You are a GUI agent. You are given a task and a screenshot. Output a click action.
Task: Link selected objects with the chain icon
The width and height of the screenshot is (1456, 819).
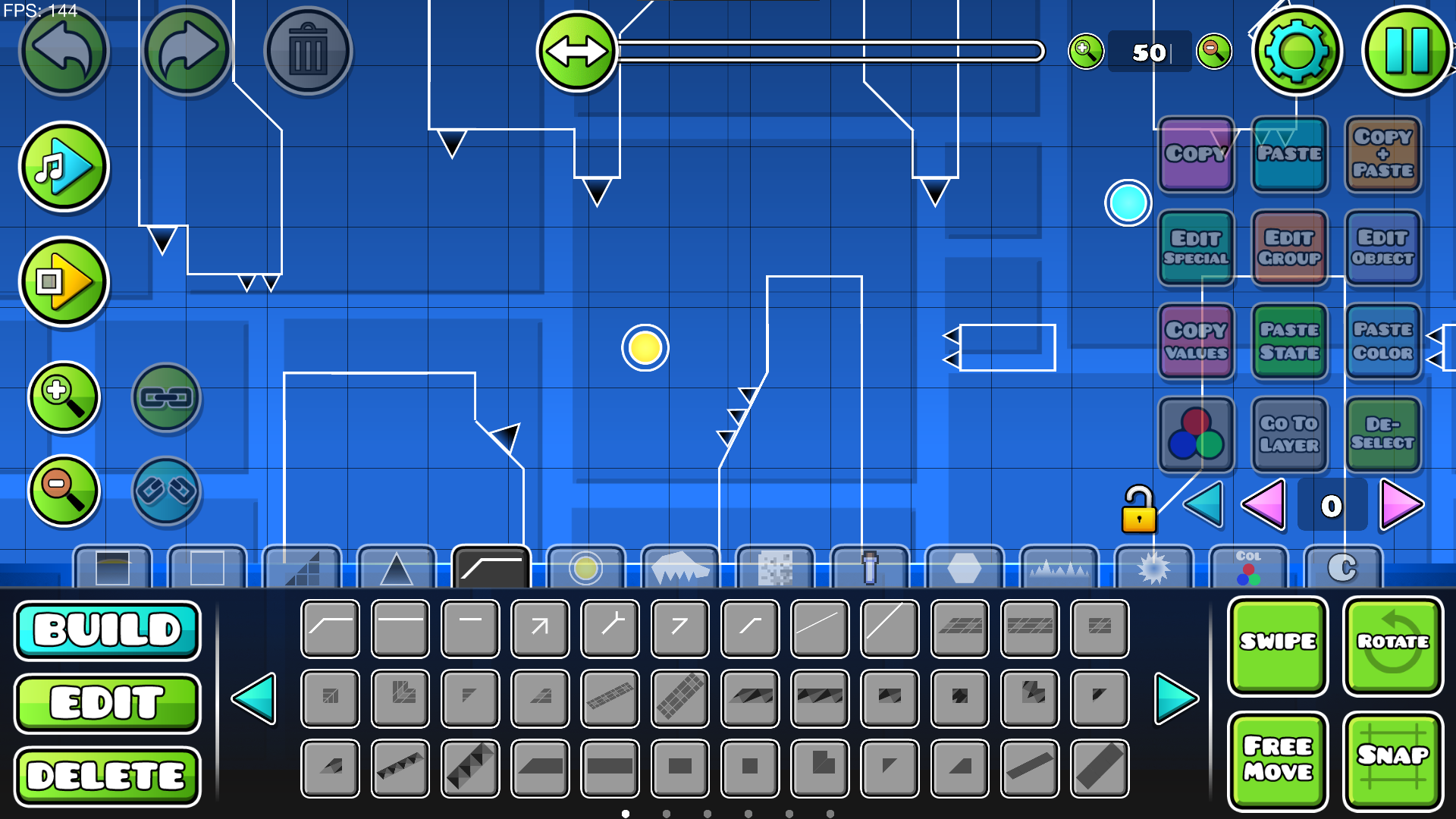166,397
